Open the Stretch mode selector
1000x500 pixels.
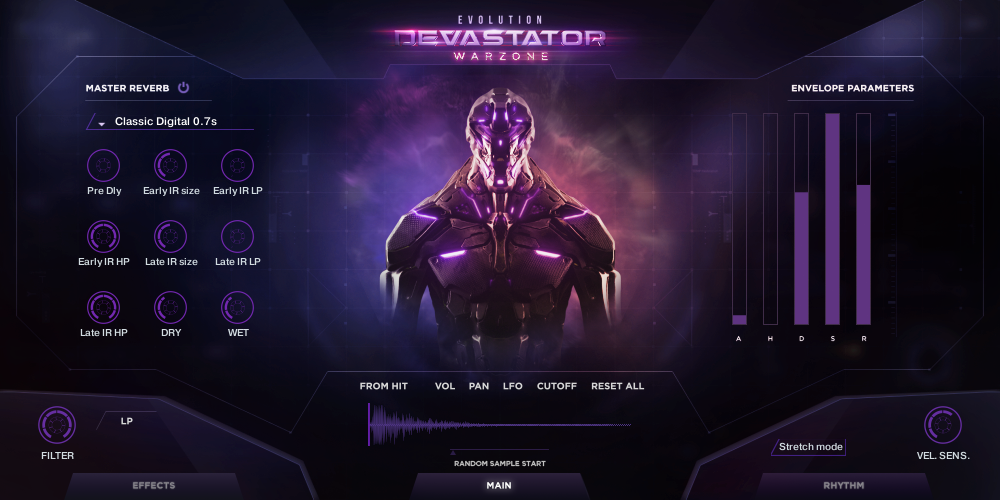click(810, 447)
